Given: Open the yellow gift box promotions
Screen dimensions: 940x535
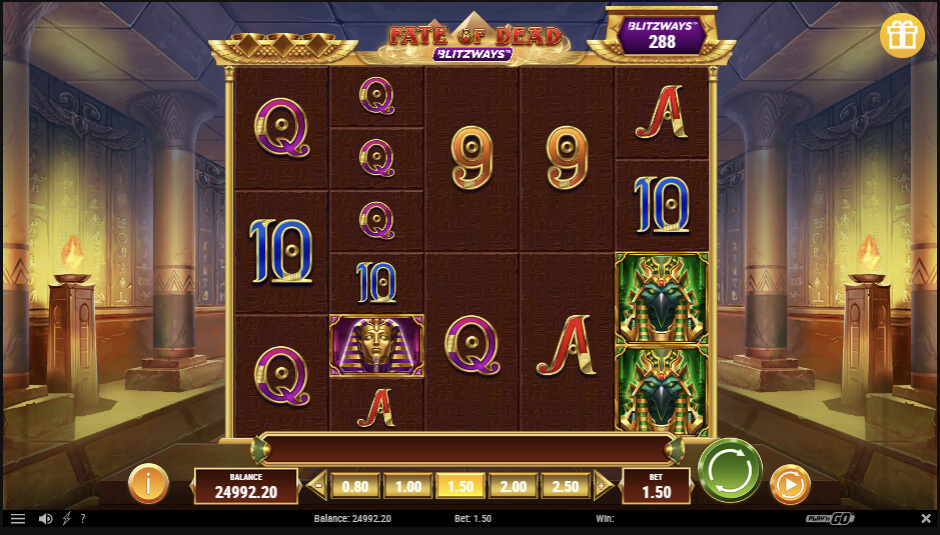Looking at the screenshot, I should point(902,36).
